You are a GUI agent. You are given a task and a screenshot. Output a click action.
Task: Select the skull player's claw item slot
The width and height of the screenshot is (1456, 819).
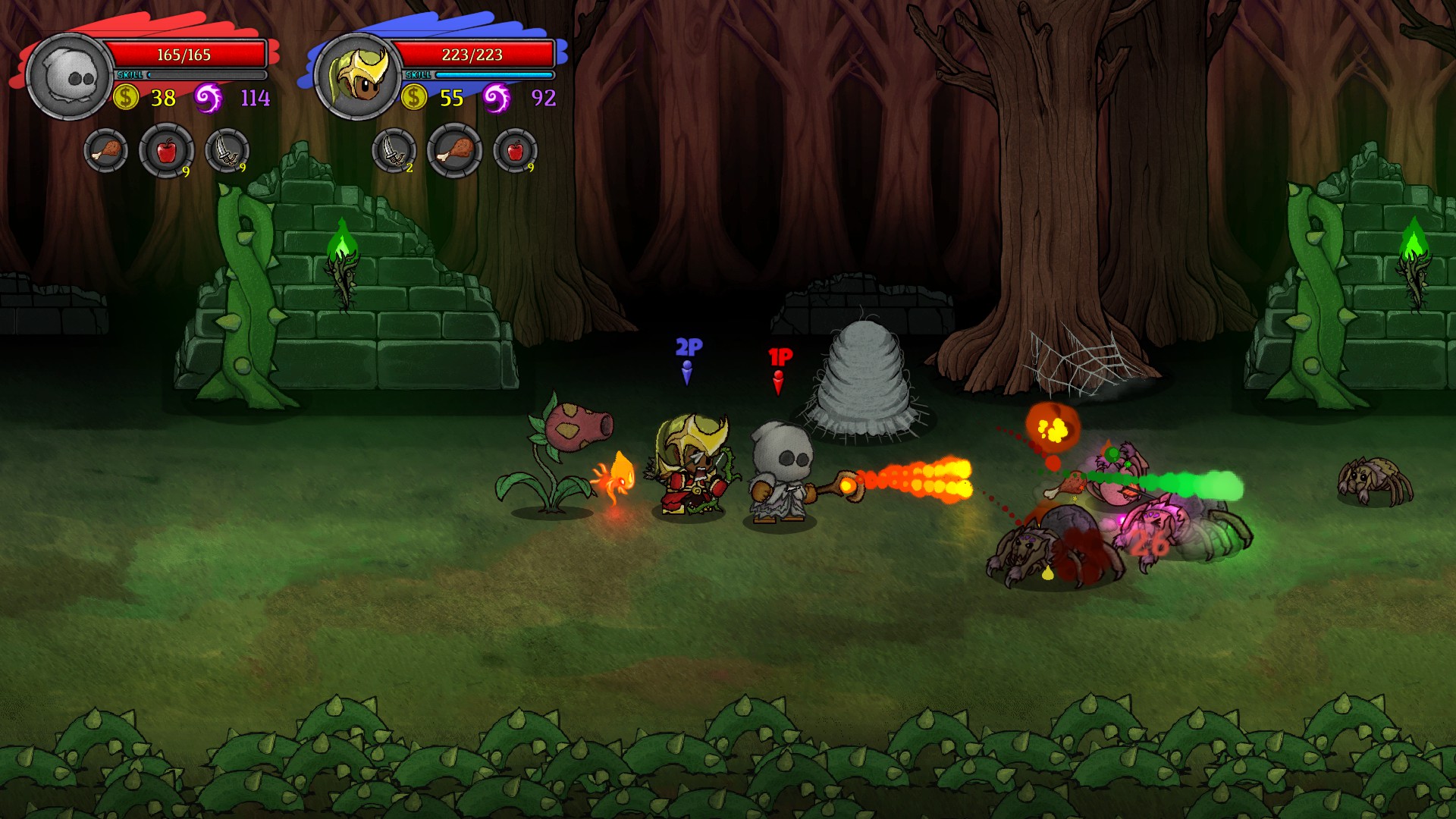tap(227, 151)
